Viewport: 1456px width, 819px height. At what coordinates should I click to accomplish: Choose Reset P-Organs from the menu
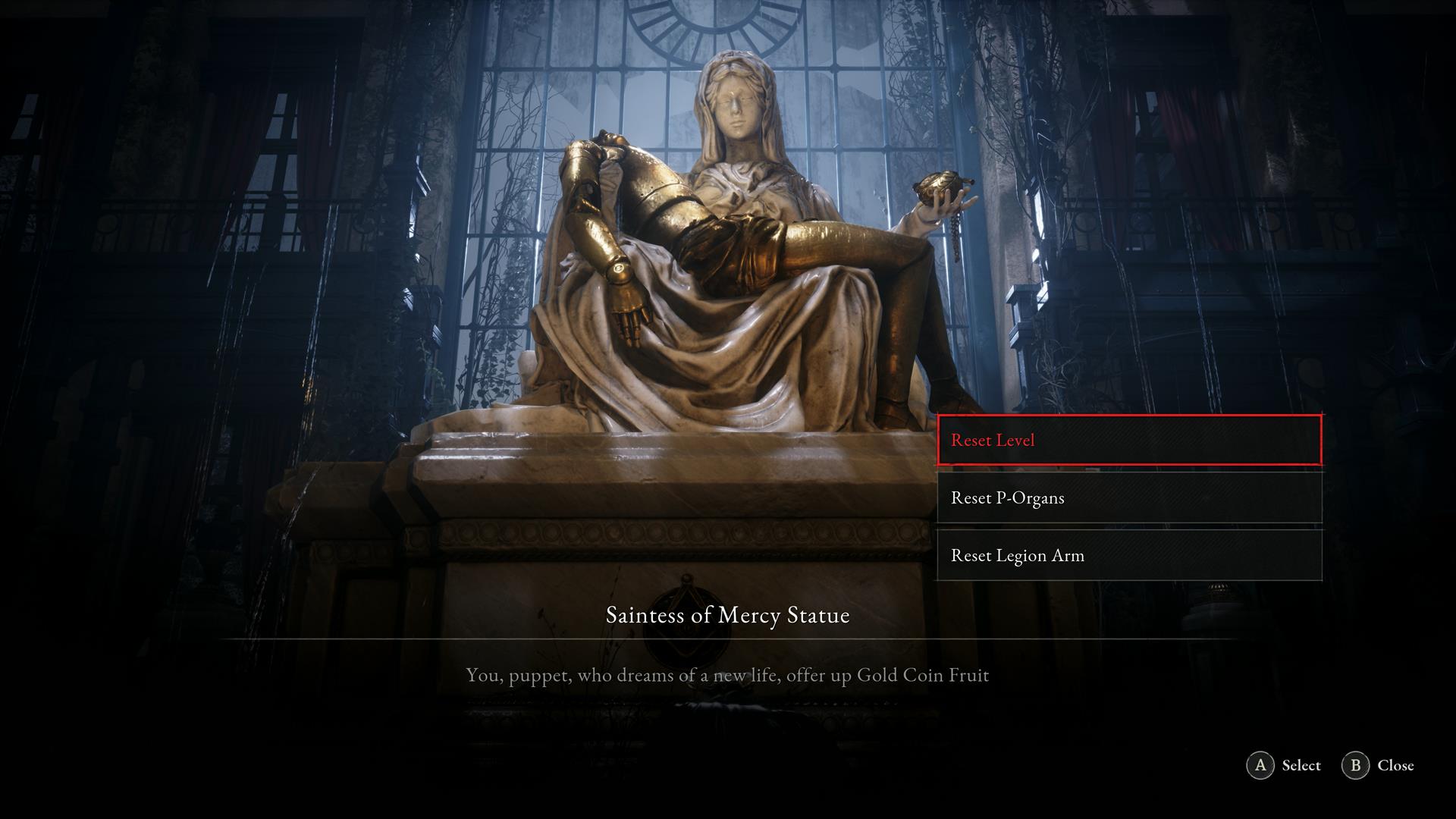1129,497
